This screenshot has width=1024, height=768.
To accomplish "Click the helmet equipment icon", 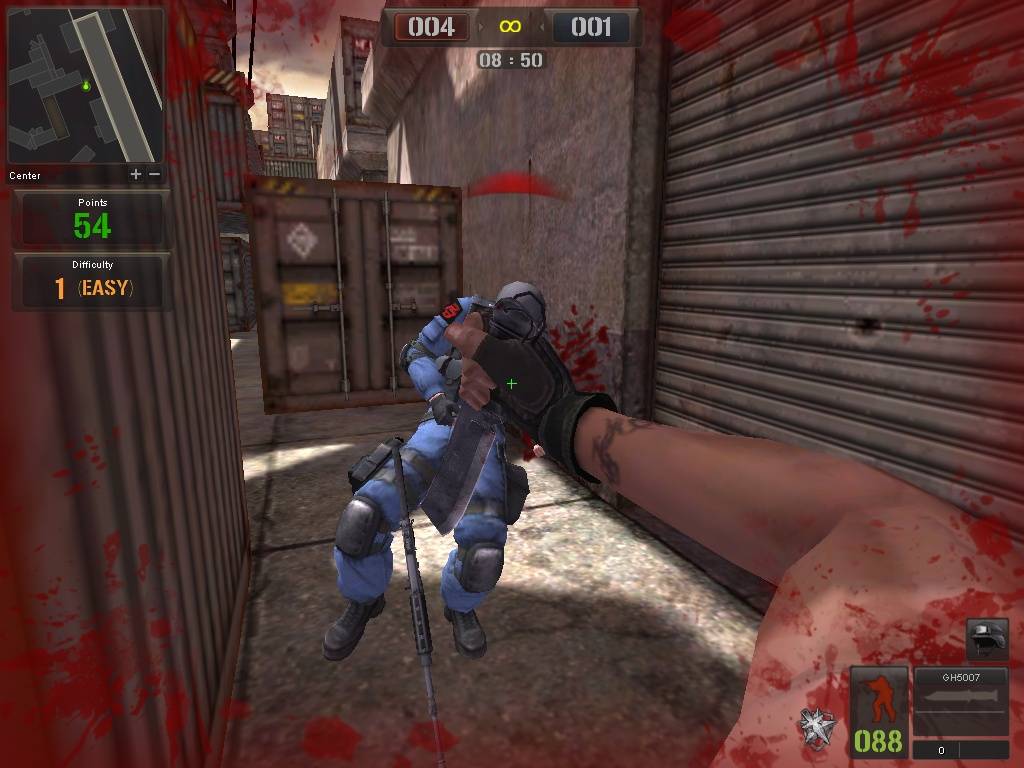I will (x=987, y=637).
